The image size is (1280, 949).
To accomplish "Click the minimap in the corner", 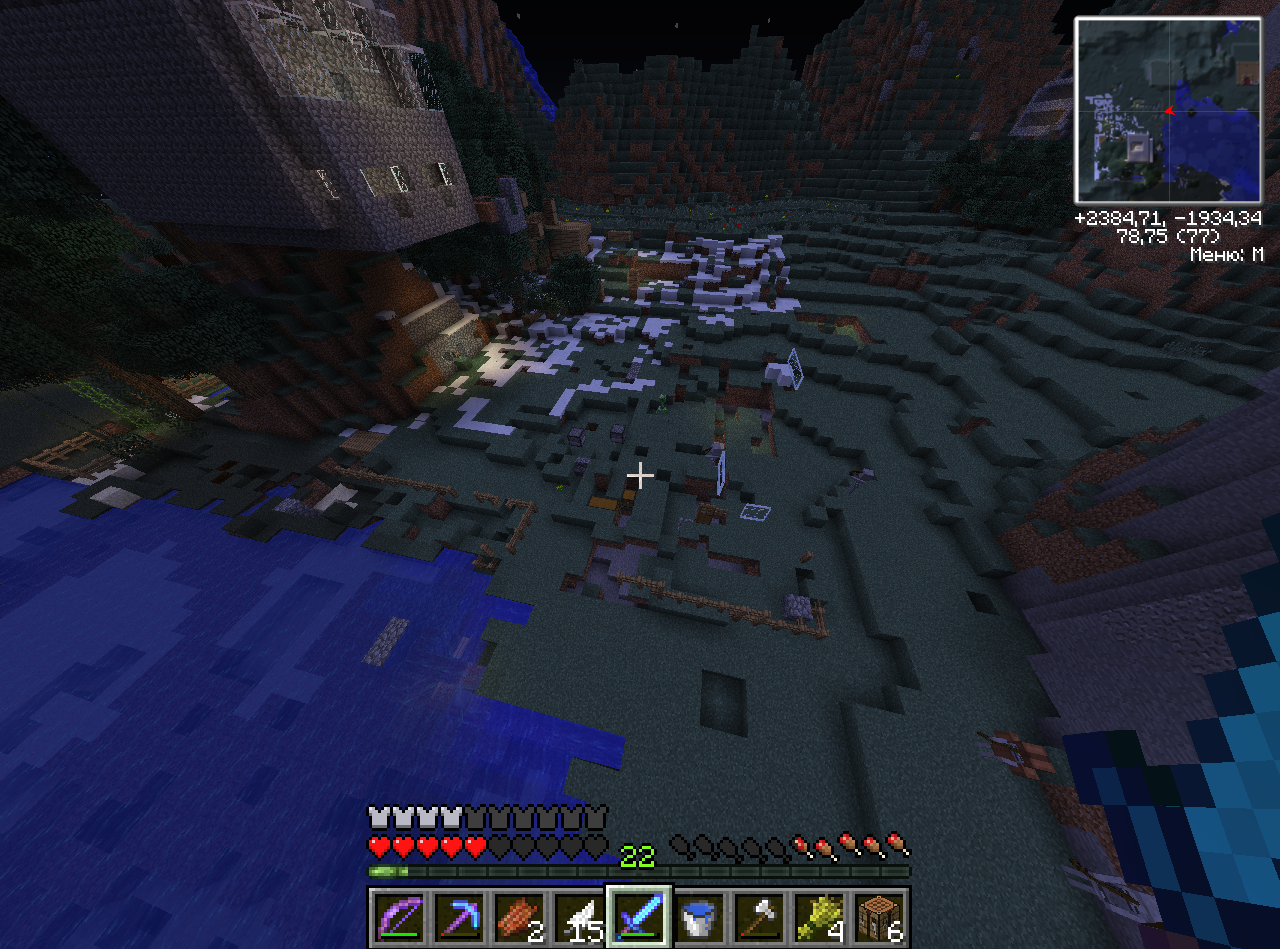I will click(x=1167, y=109).
